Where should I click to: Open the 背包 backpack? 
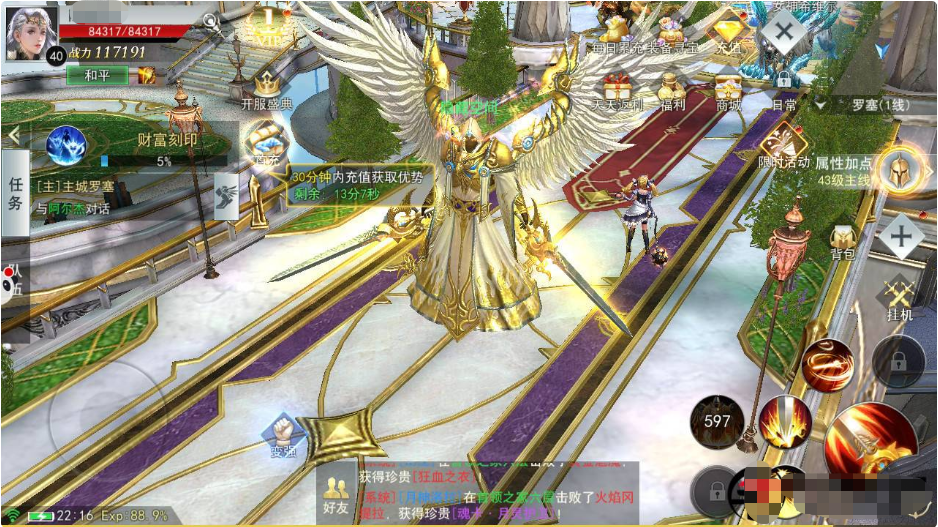pyautogui.click(x=842, y=240)
